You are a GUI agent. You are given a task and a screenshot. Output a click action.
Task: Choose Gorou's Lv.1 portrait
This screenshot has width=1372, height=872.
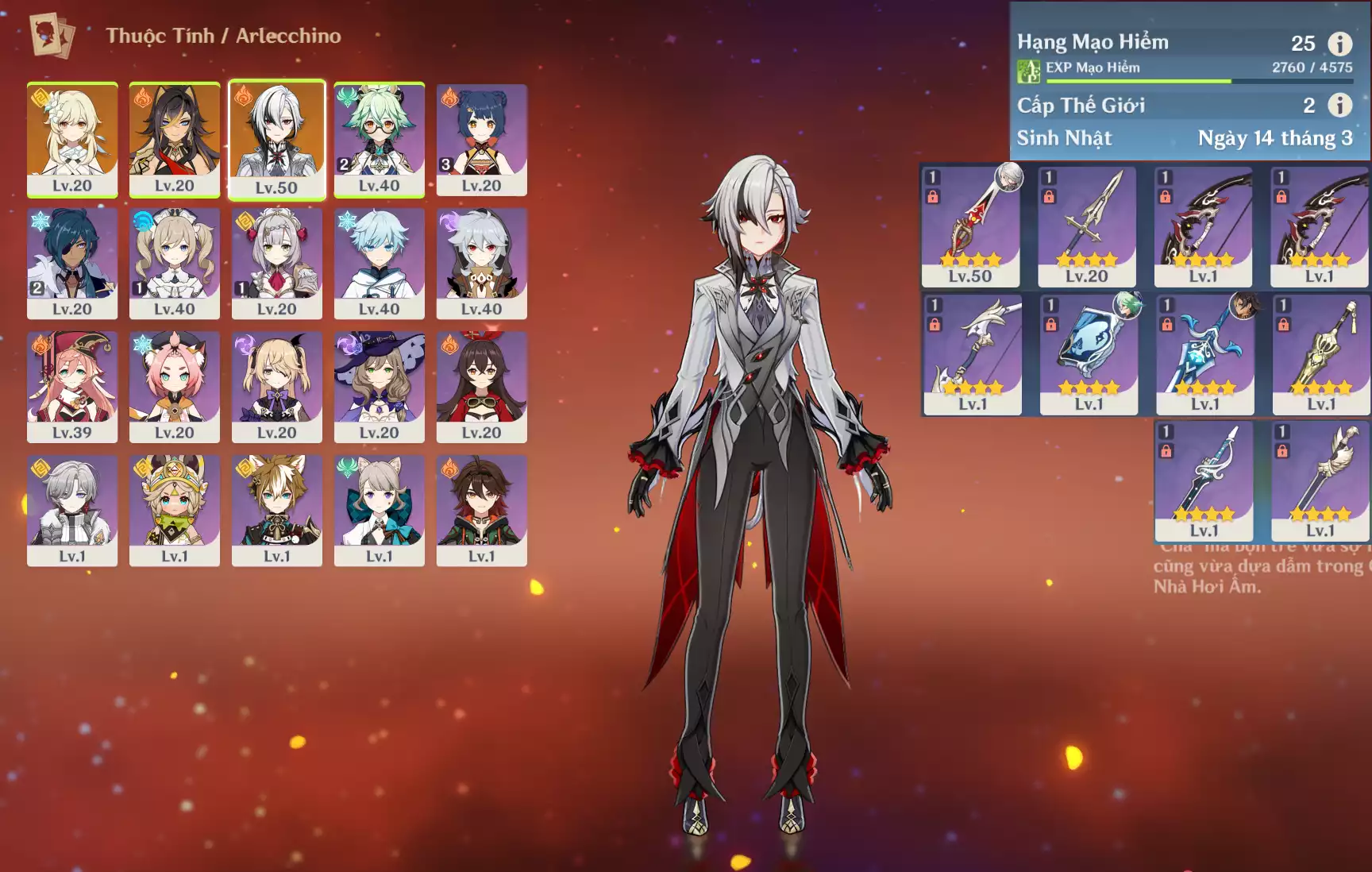(277, 509)
